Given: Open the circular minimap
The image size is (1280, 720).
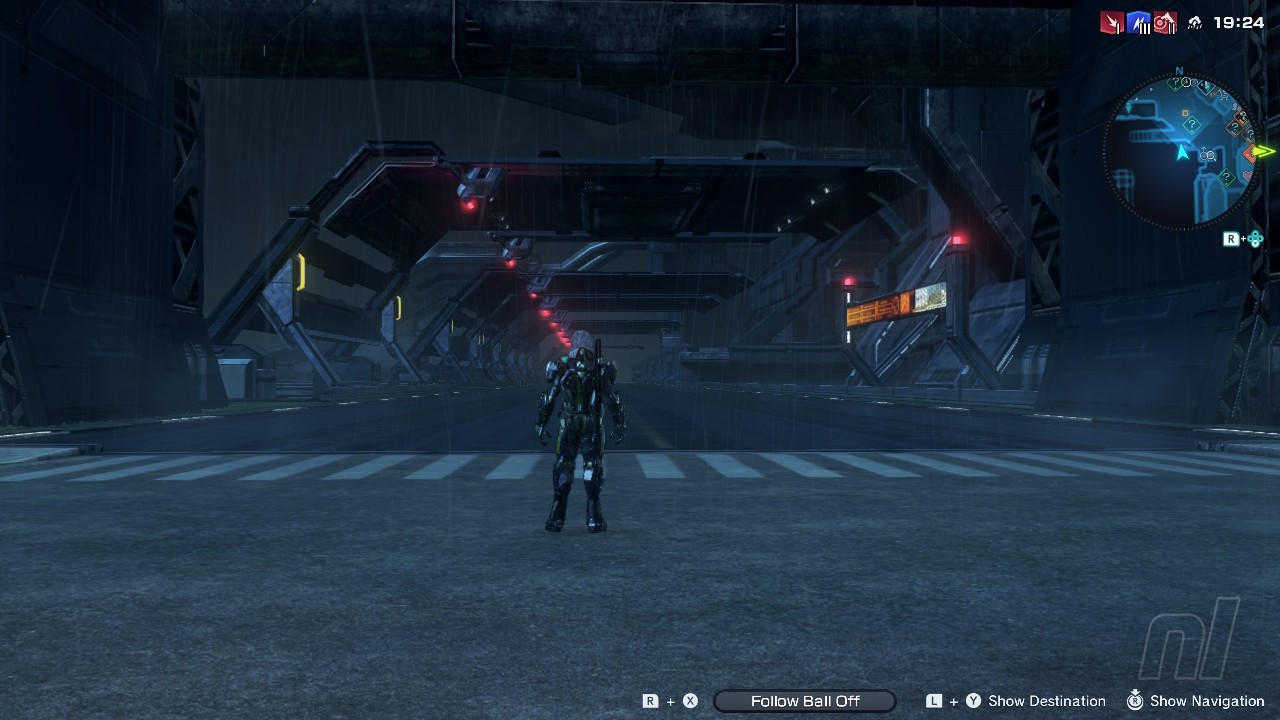Looking at the screenshot, I should point(1180,152).
